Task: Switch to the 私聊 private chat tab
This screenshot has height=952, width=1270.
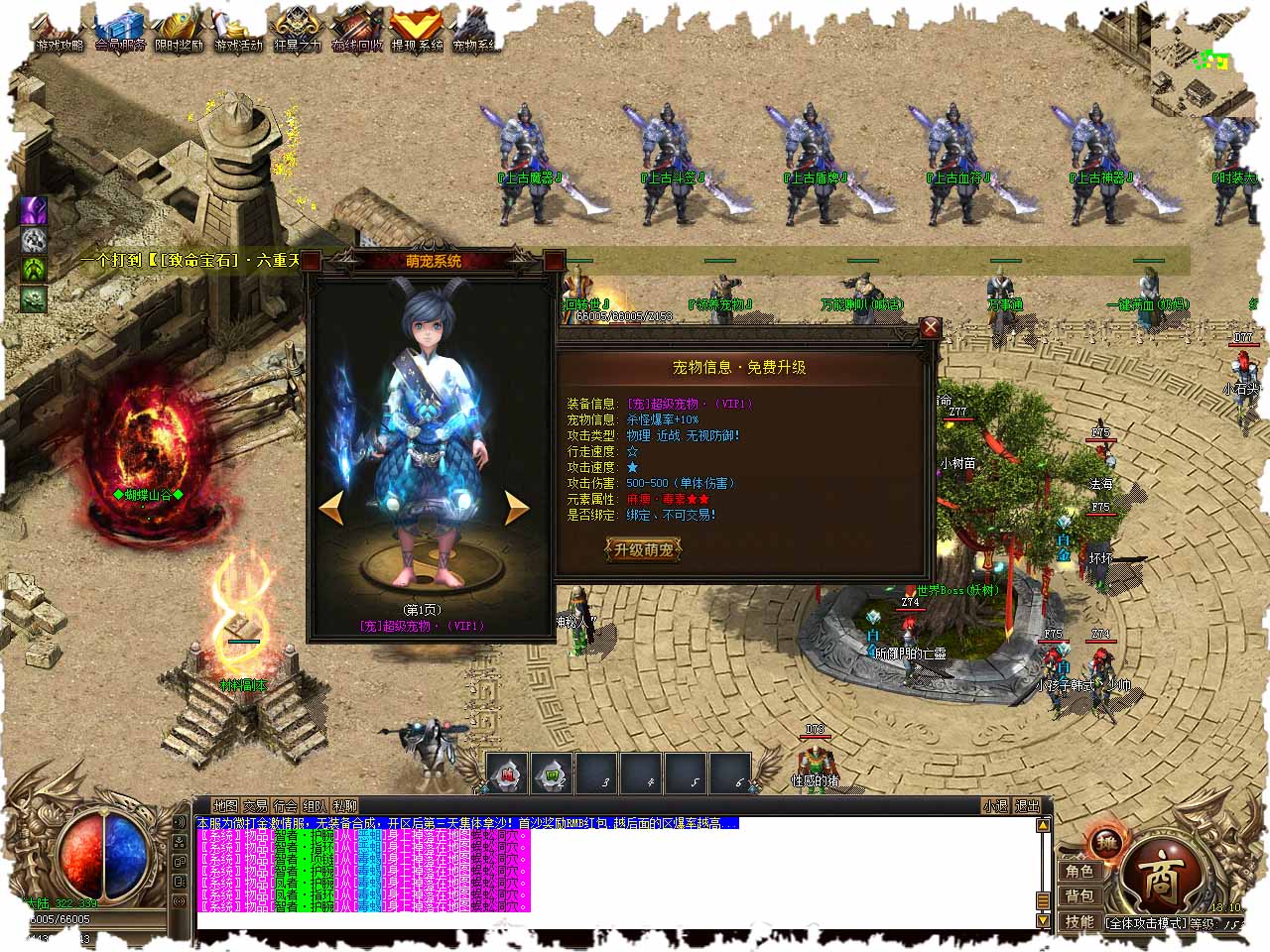Action: (345, 806)
